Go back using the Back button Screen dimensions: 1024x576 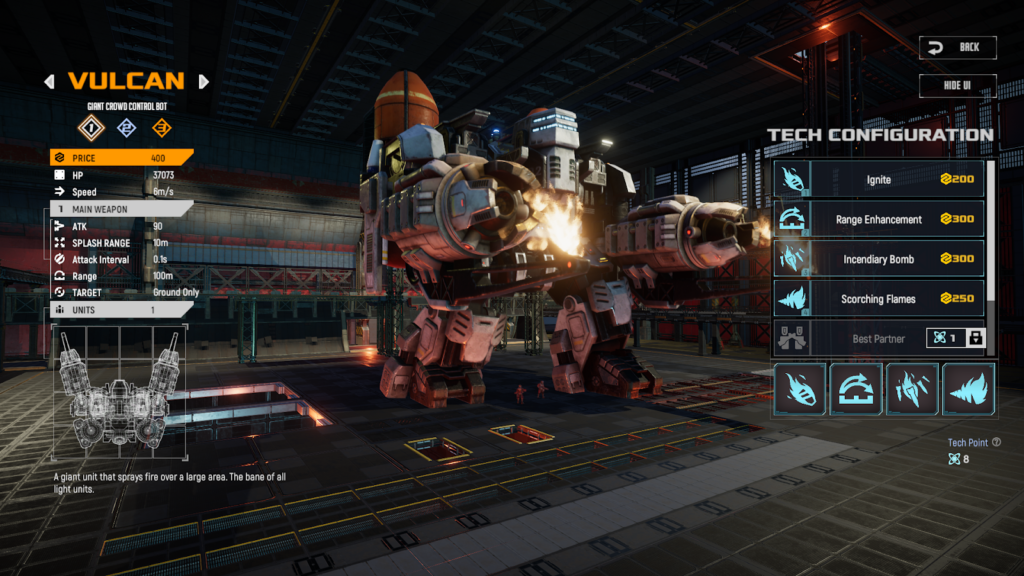click(x=957, y=47)
